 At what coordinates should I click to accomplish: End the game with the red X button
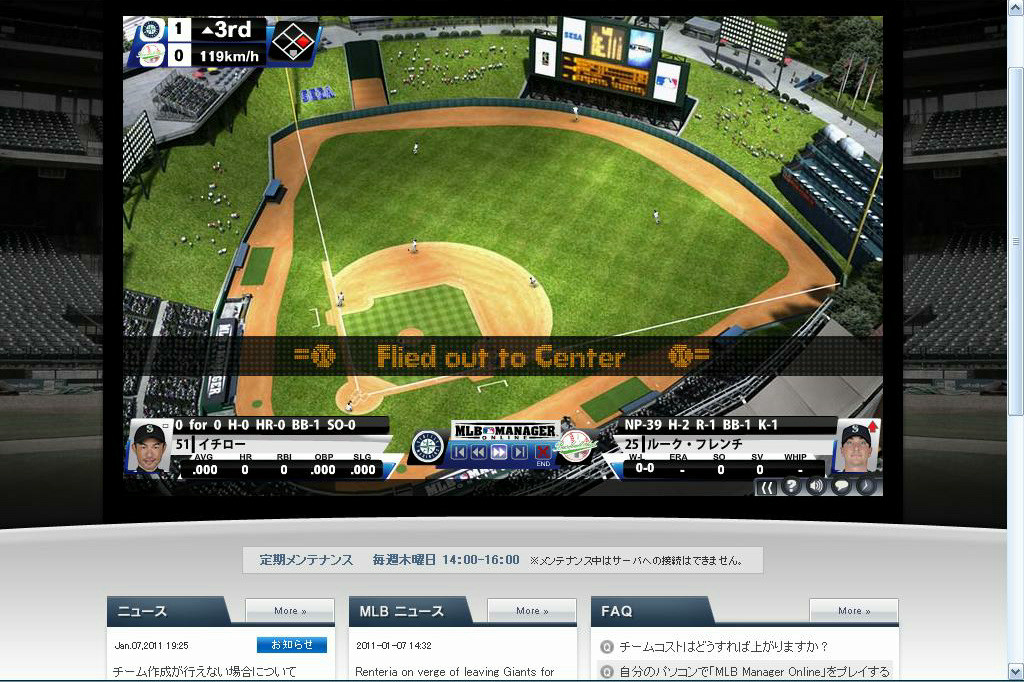tap(543, 453)
